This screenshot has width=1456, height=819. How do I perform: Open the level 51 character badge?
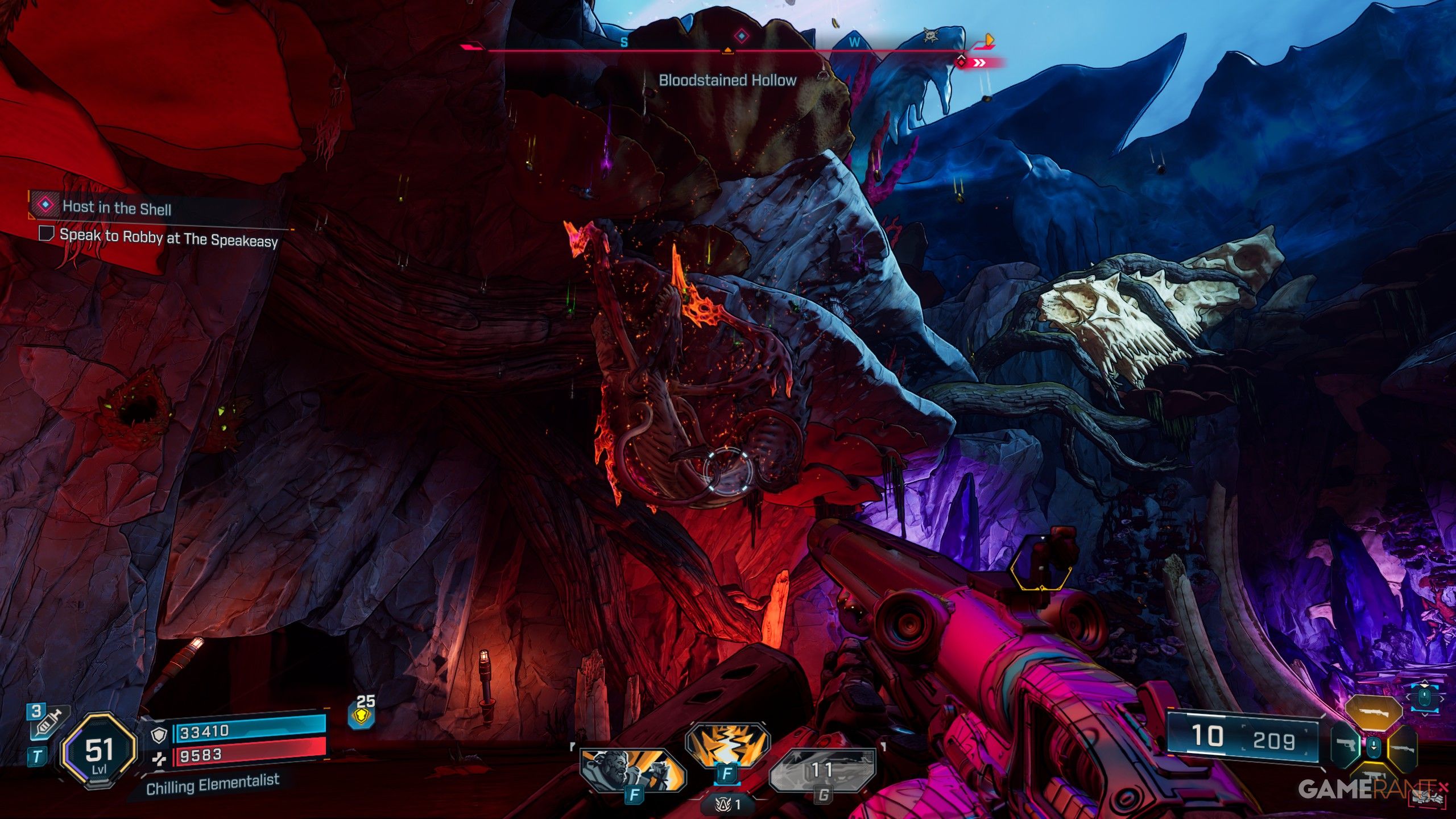pos(100,751)
